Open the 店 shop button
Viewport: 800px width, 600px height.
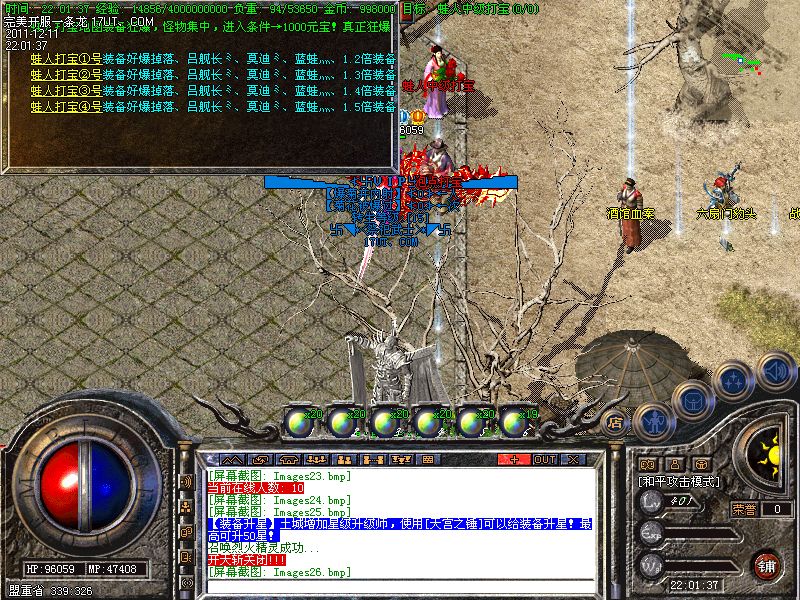click(x=616, y=421)
